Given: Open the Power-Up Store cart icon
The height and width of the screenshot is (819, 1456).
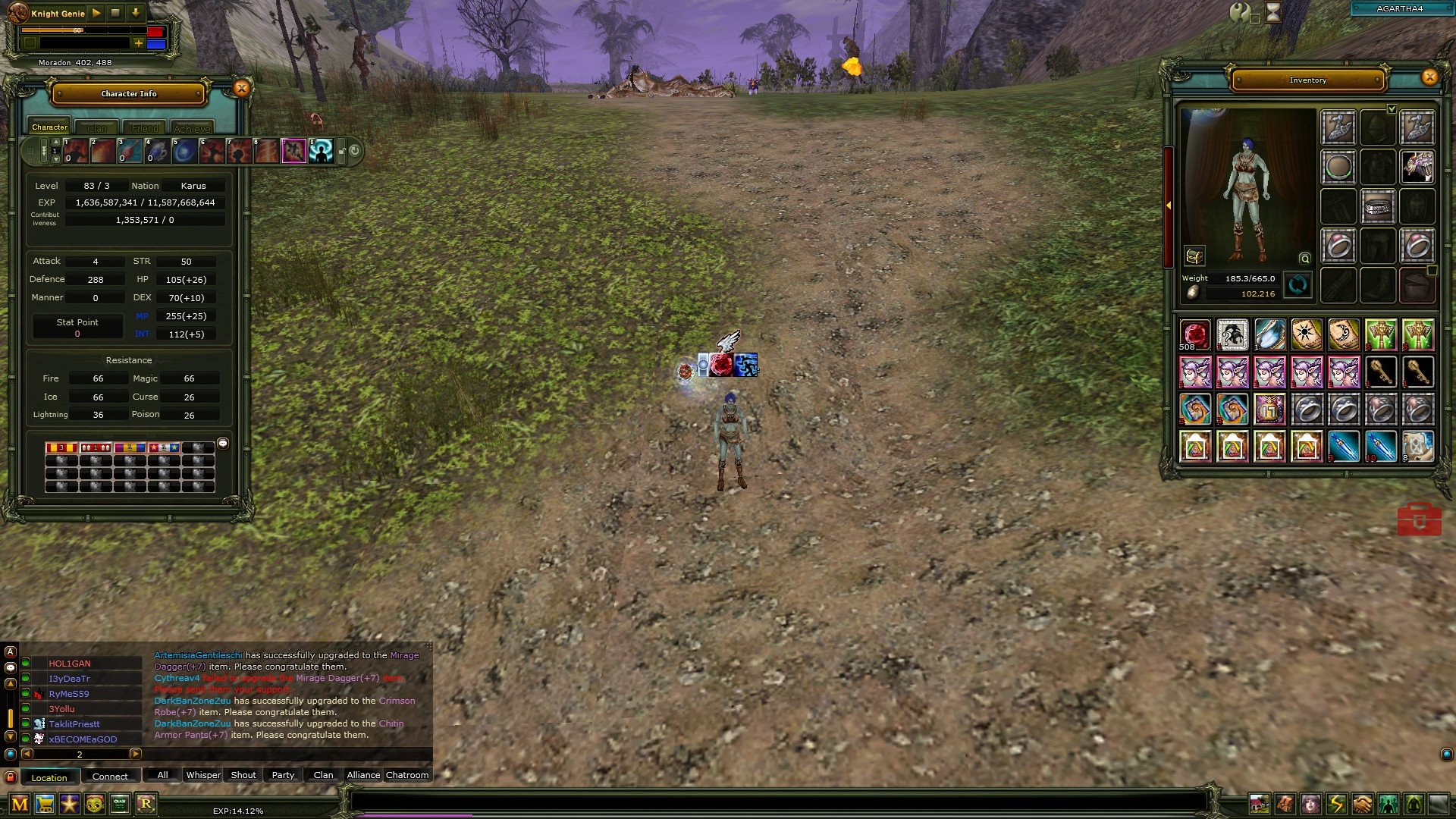Looking at the screenshot, I should (44, 803).
